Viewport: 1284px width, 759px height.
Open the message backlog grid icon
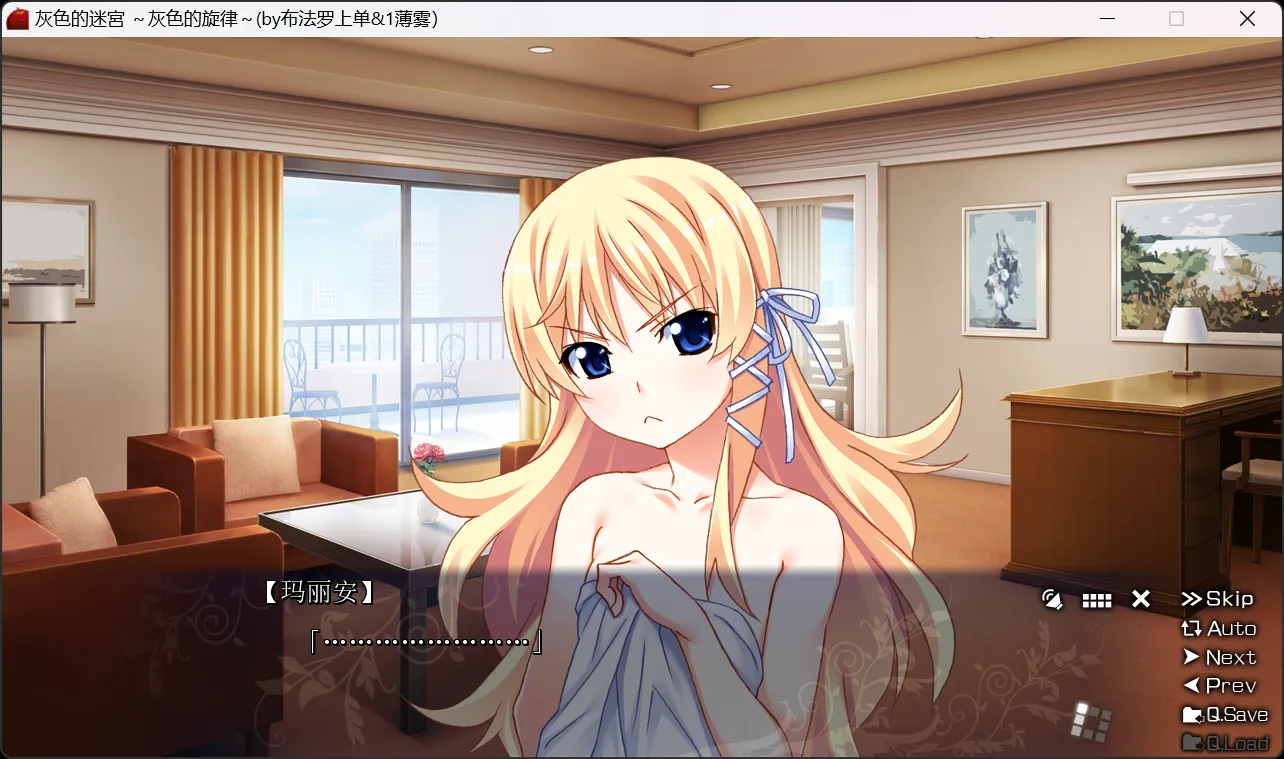click(1097, 598)
